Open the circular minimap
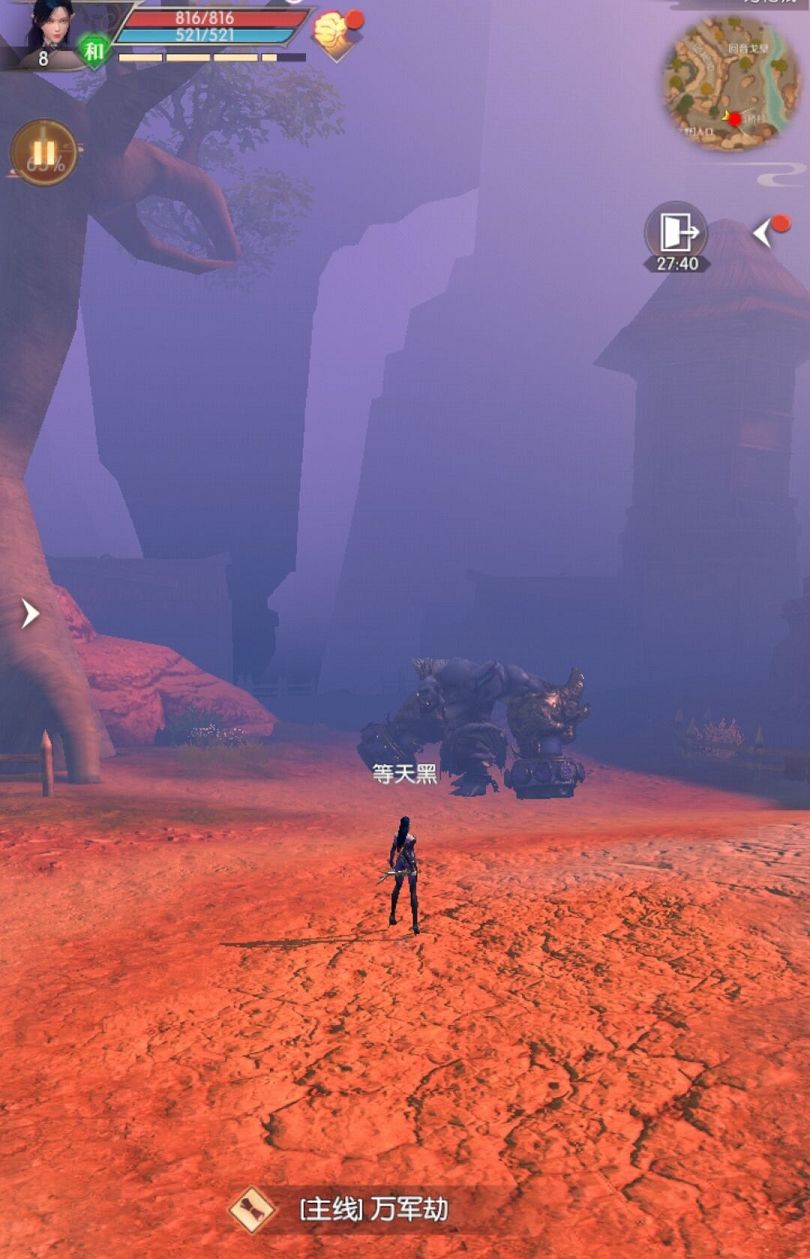This screenshot has height=1259, width=810. (732, 83)
